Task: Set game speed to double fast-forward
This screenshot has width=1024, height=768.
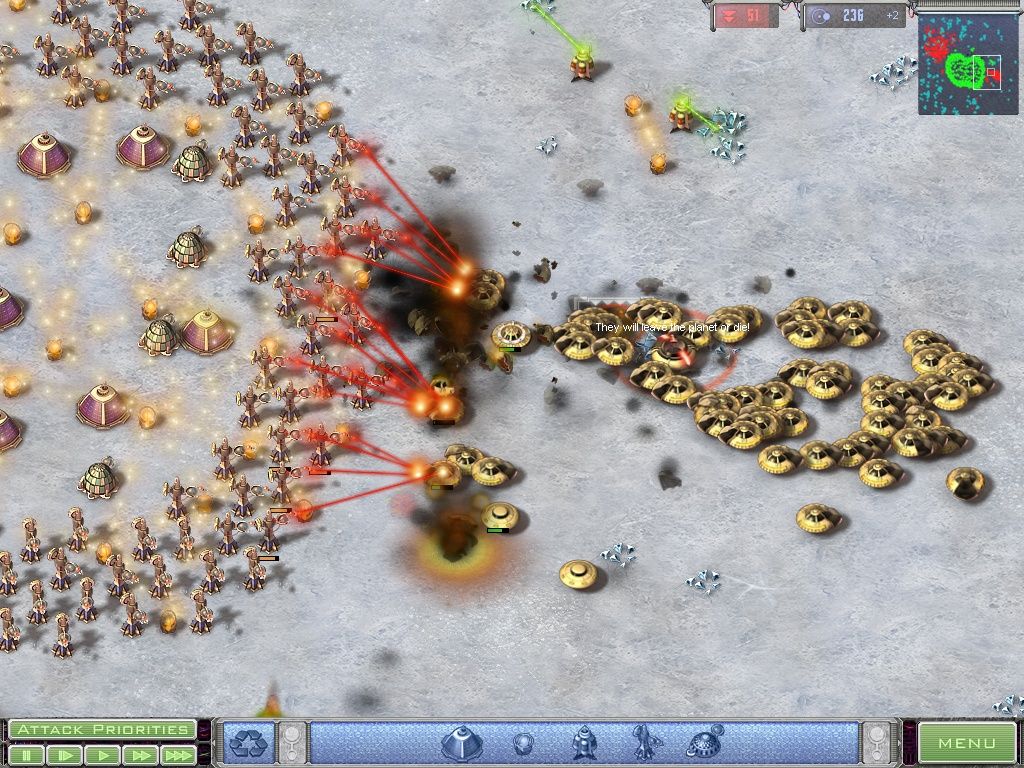Action: 139,755
